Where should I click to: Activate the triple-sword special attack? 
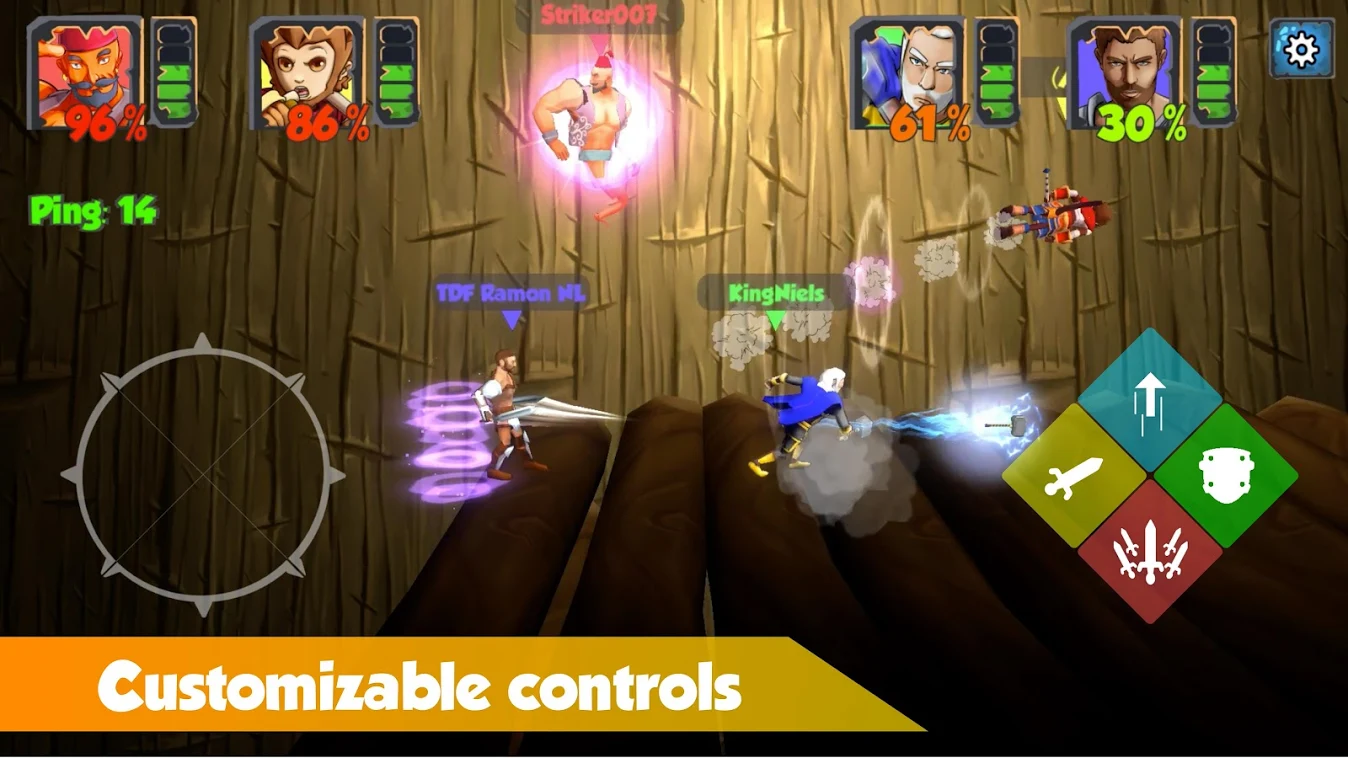coord(1153,553)
